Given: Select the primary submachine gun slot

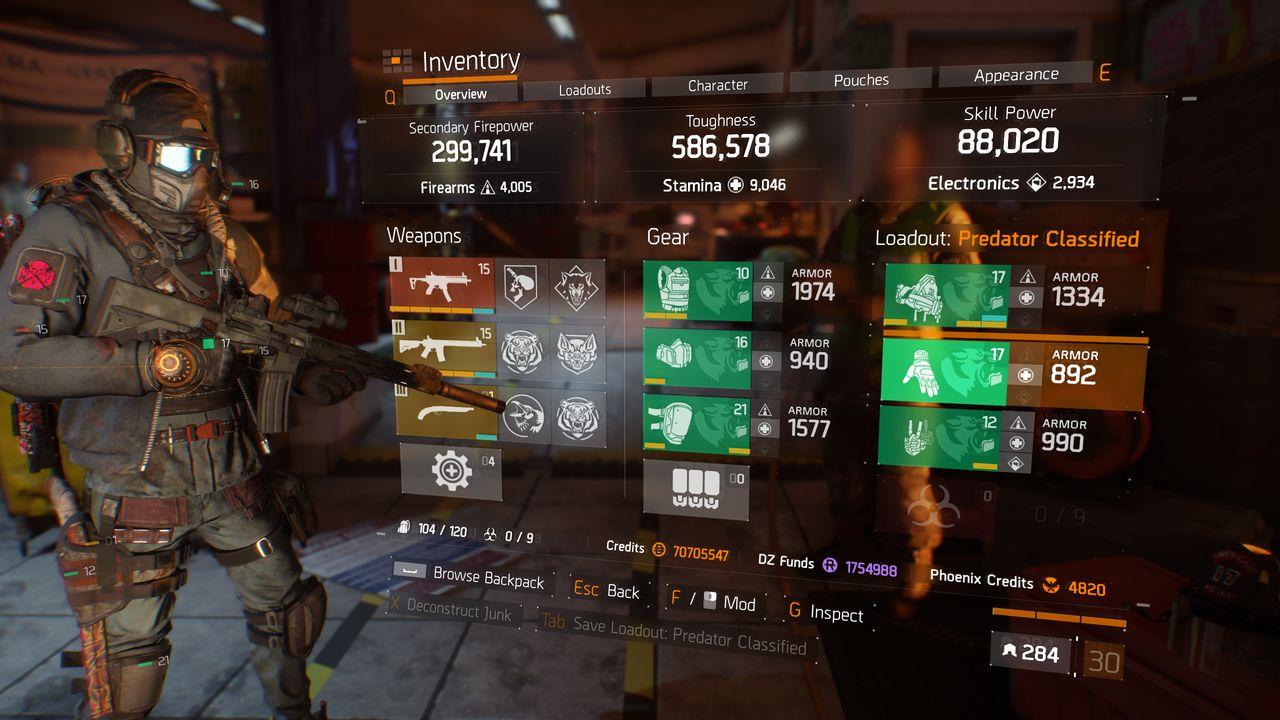Looking at the screenshot, I should [x=443, y=284].
